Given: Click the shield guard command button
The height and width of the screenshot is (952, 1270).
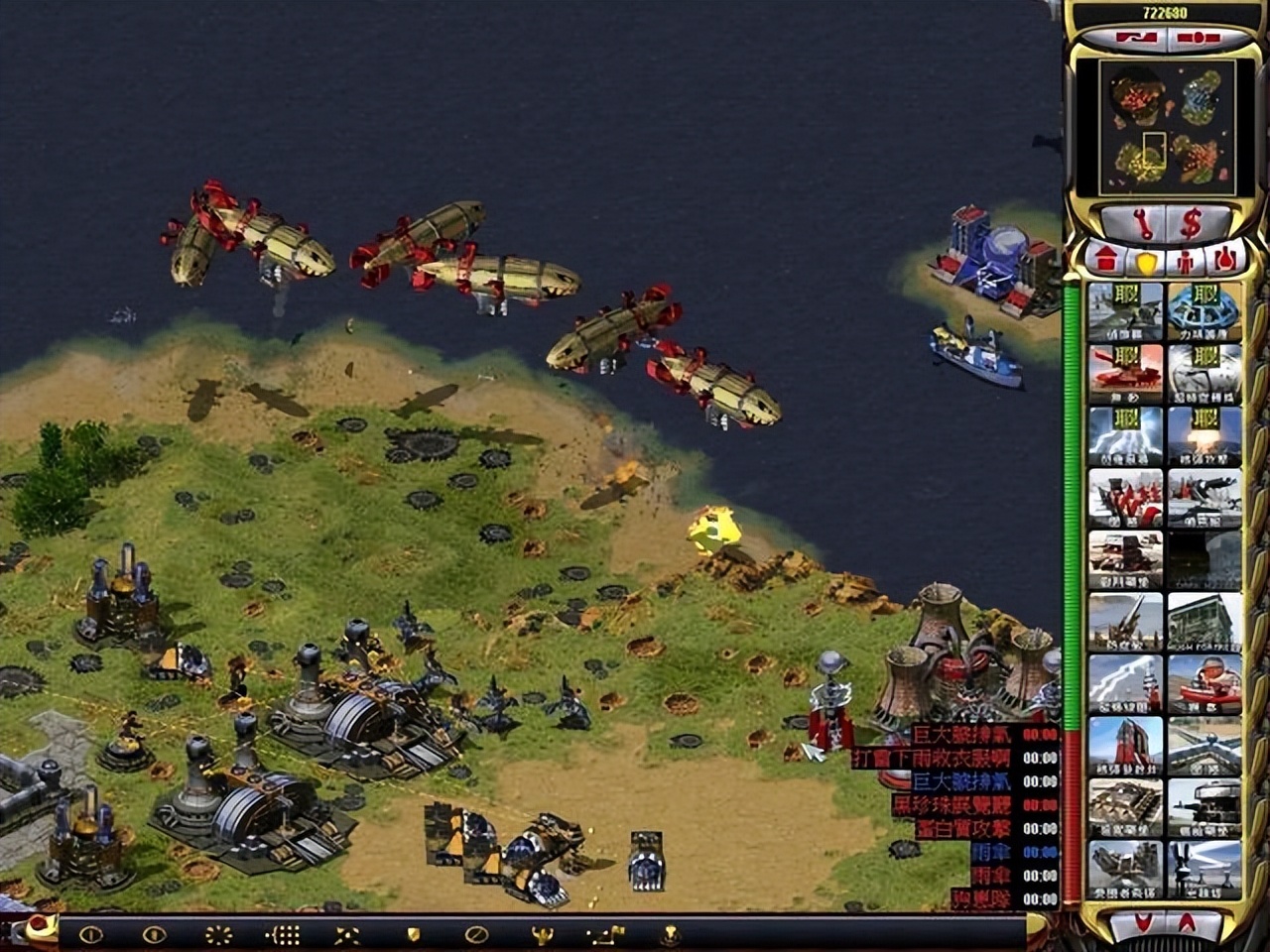Looking at the screenshot, I should tap(414, 934).
